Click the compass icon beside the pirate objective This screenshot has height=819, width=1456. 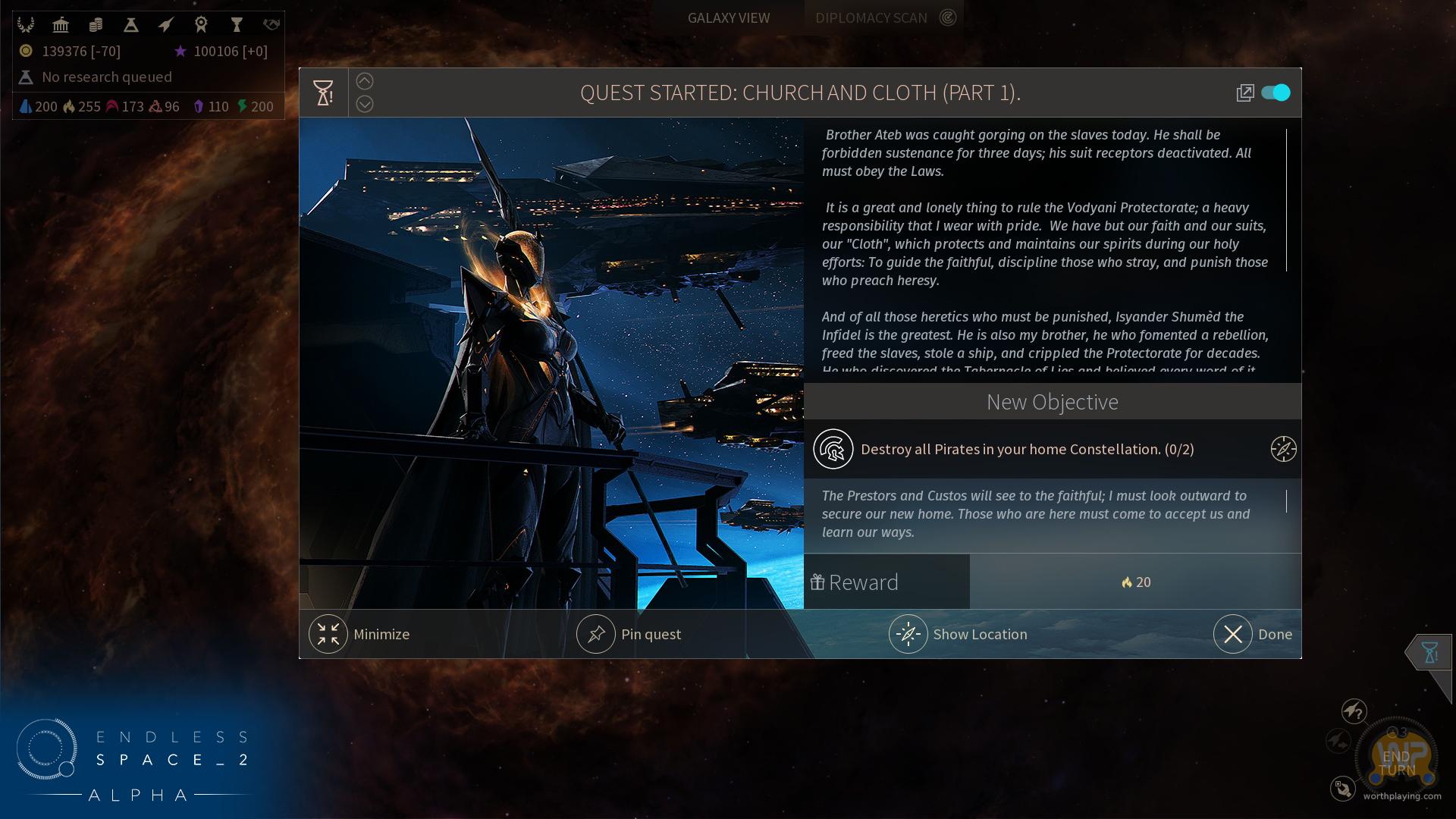point(1283,449)
